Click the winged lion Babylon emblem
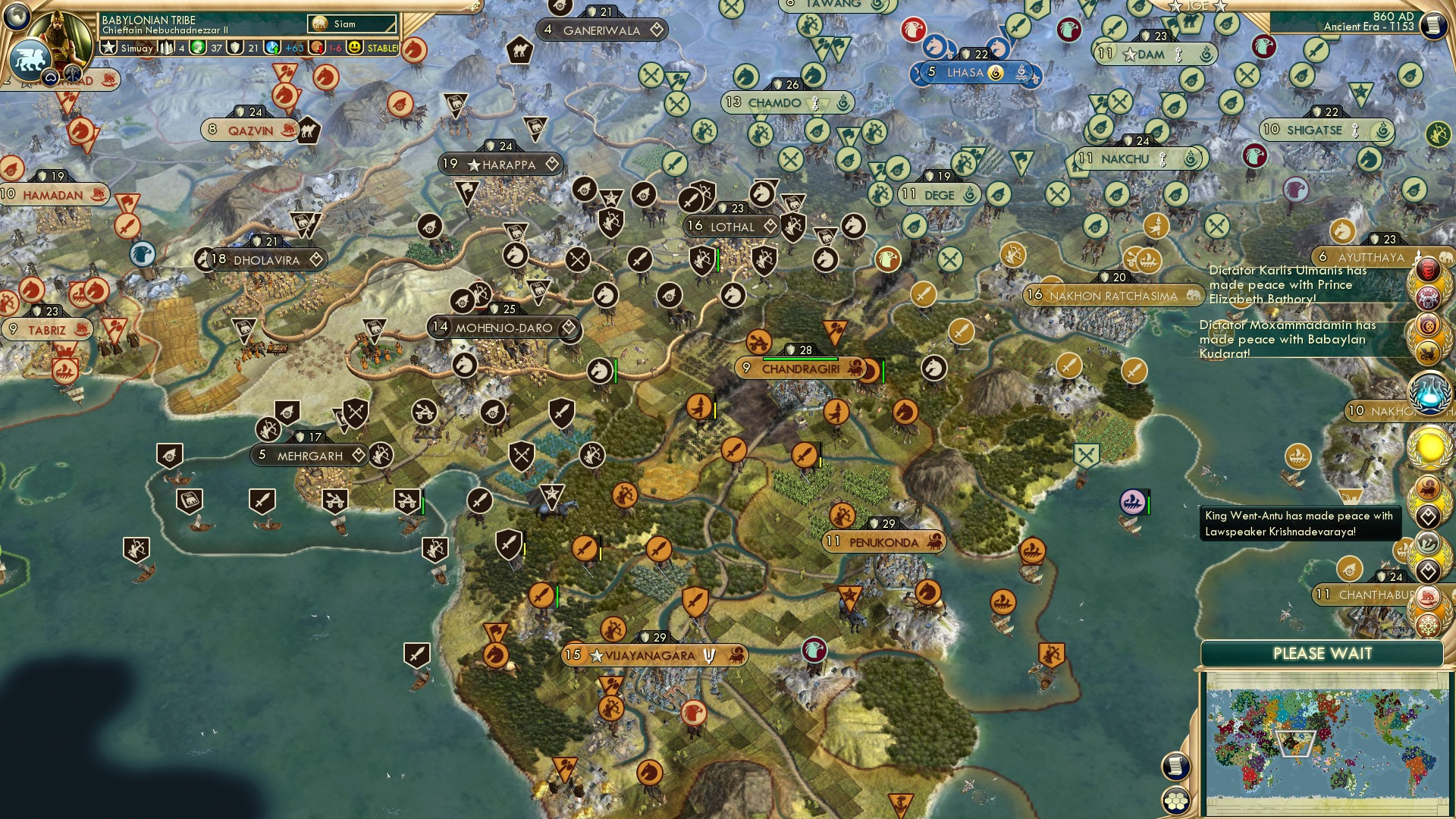This screenshot has height=819, width=1456. coord(30,58)
